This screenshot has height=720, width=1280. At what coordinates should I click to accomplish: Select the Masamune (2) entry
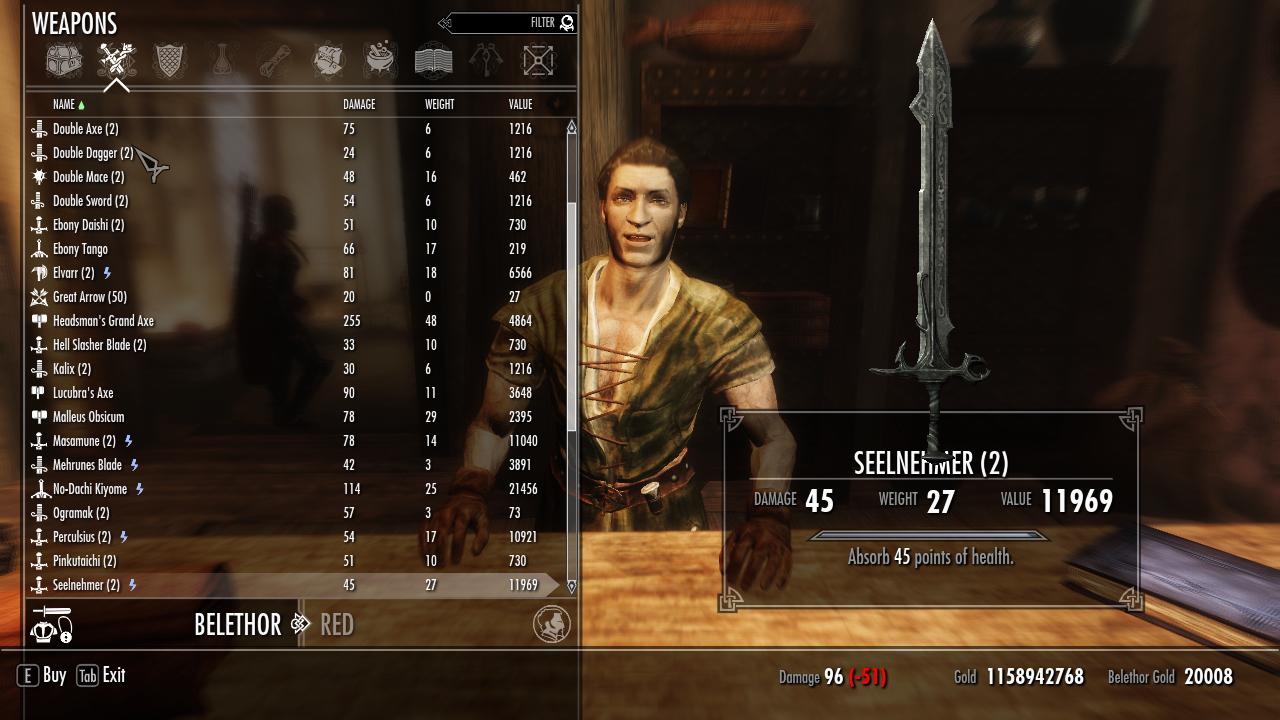84,441
